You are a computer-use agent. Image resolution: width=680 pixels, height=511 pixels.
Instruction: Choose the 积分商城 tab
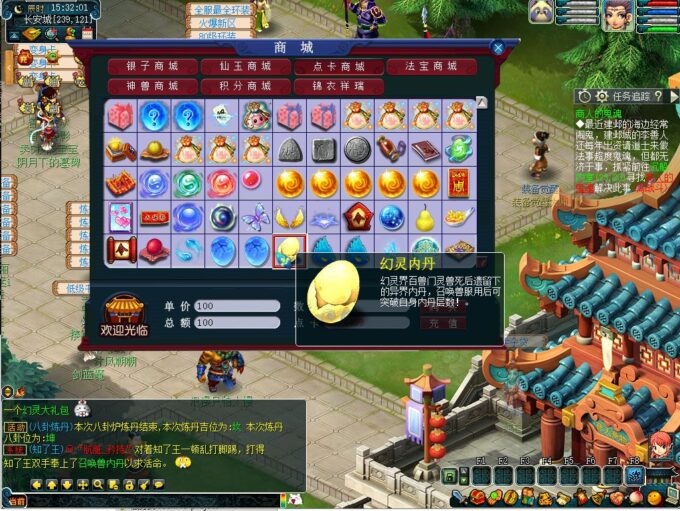245,86
